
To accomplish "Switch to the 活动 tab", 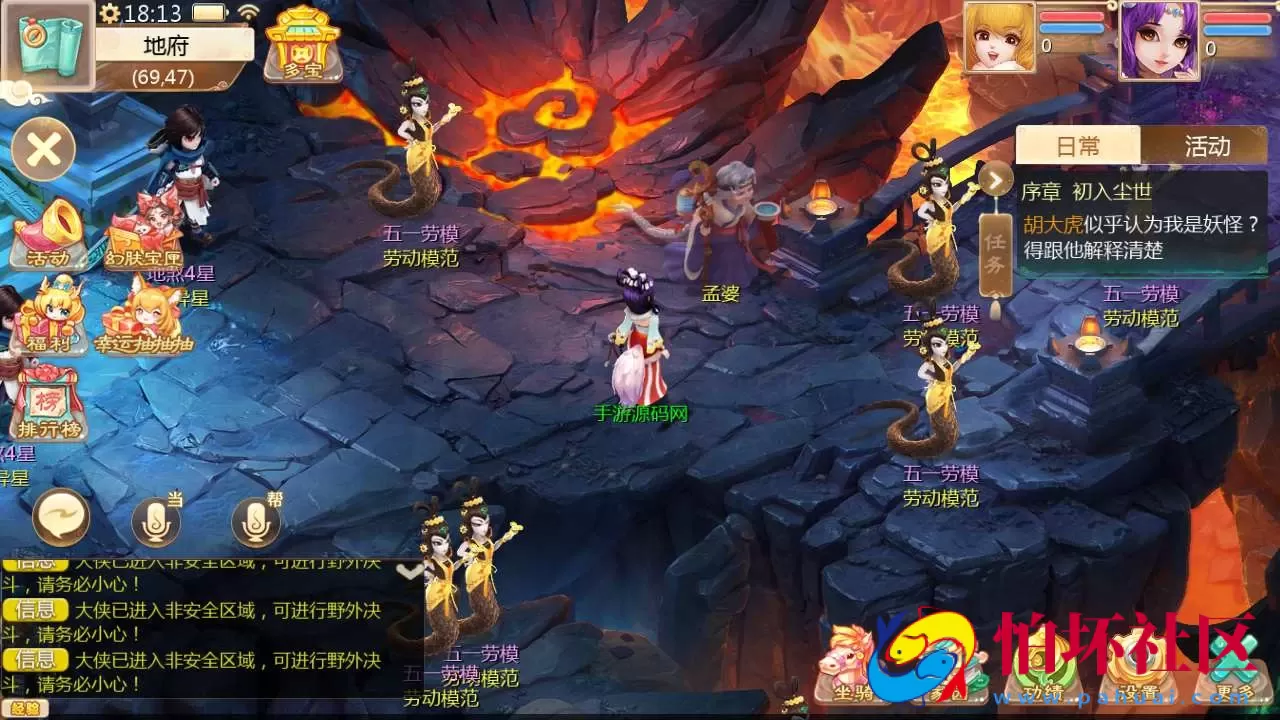I will [x=1205, y=146].
